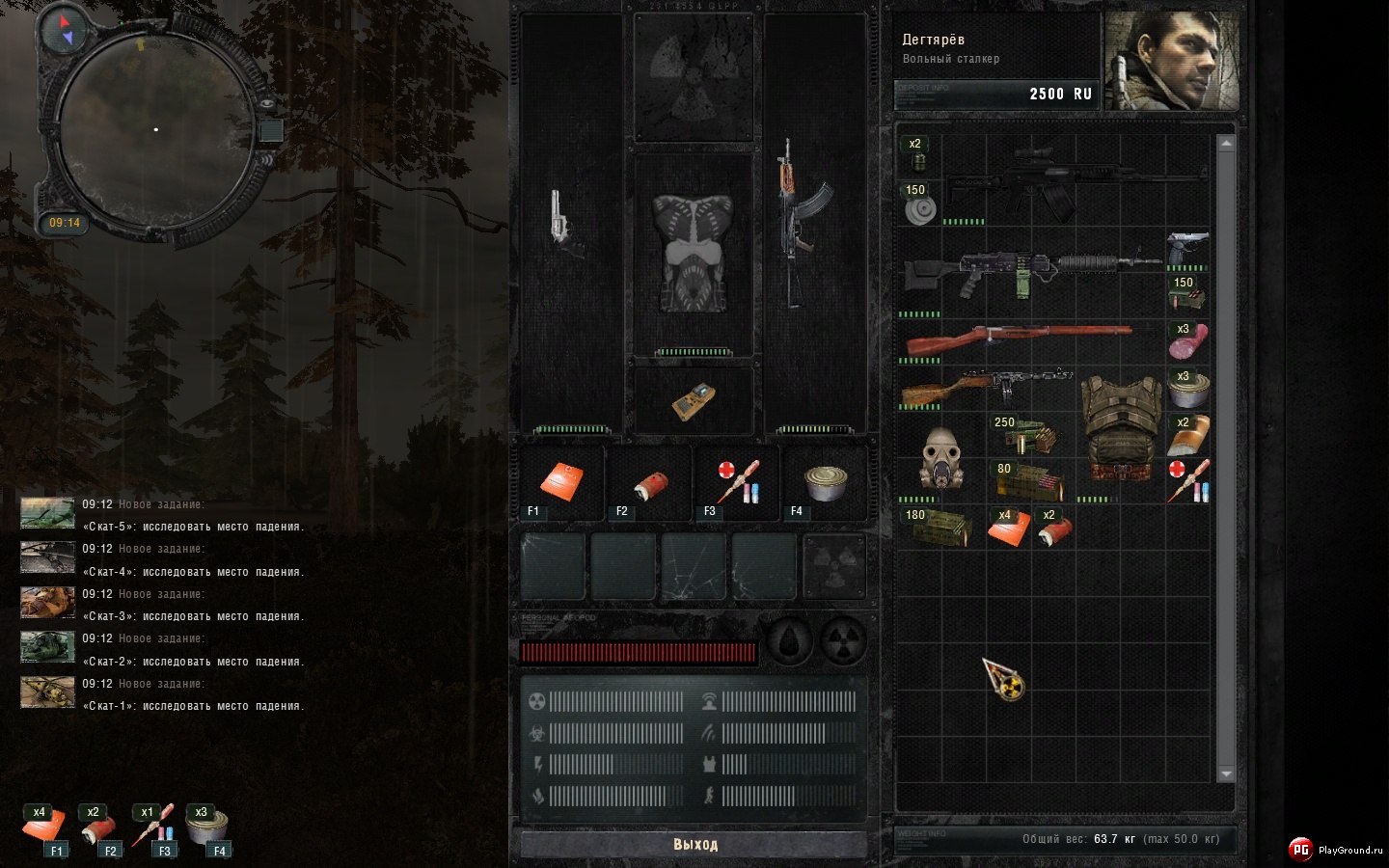Screen dimensions: 1389x868
Task: Click the Выход exit button
Action: tap(694, 844)
